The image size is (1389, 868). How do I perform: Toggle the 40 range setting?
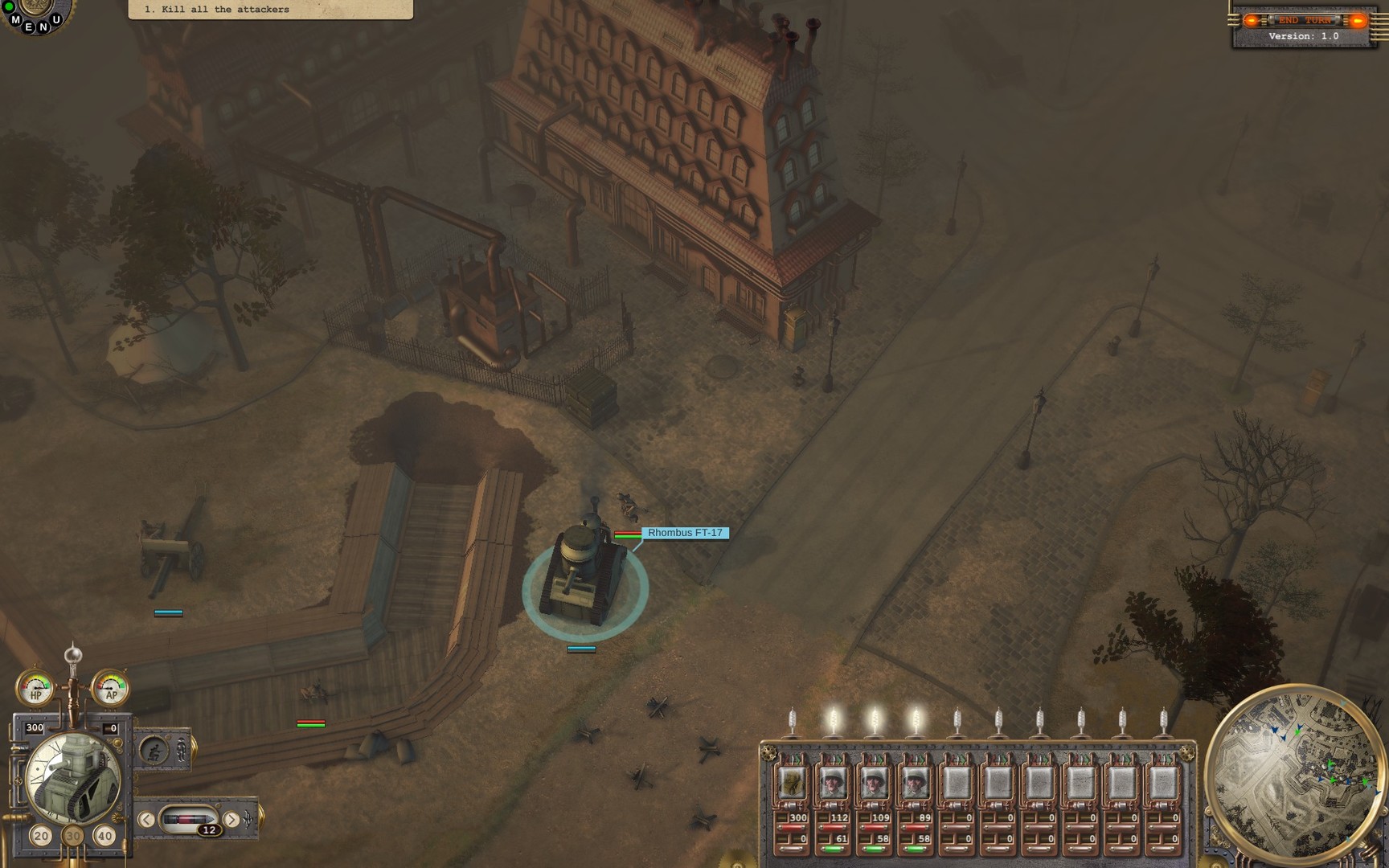point(104,836)
